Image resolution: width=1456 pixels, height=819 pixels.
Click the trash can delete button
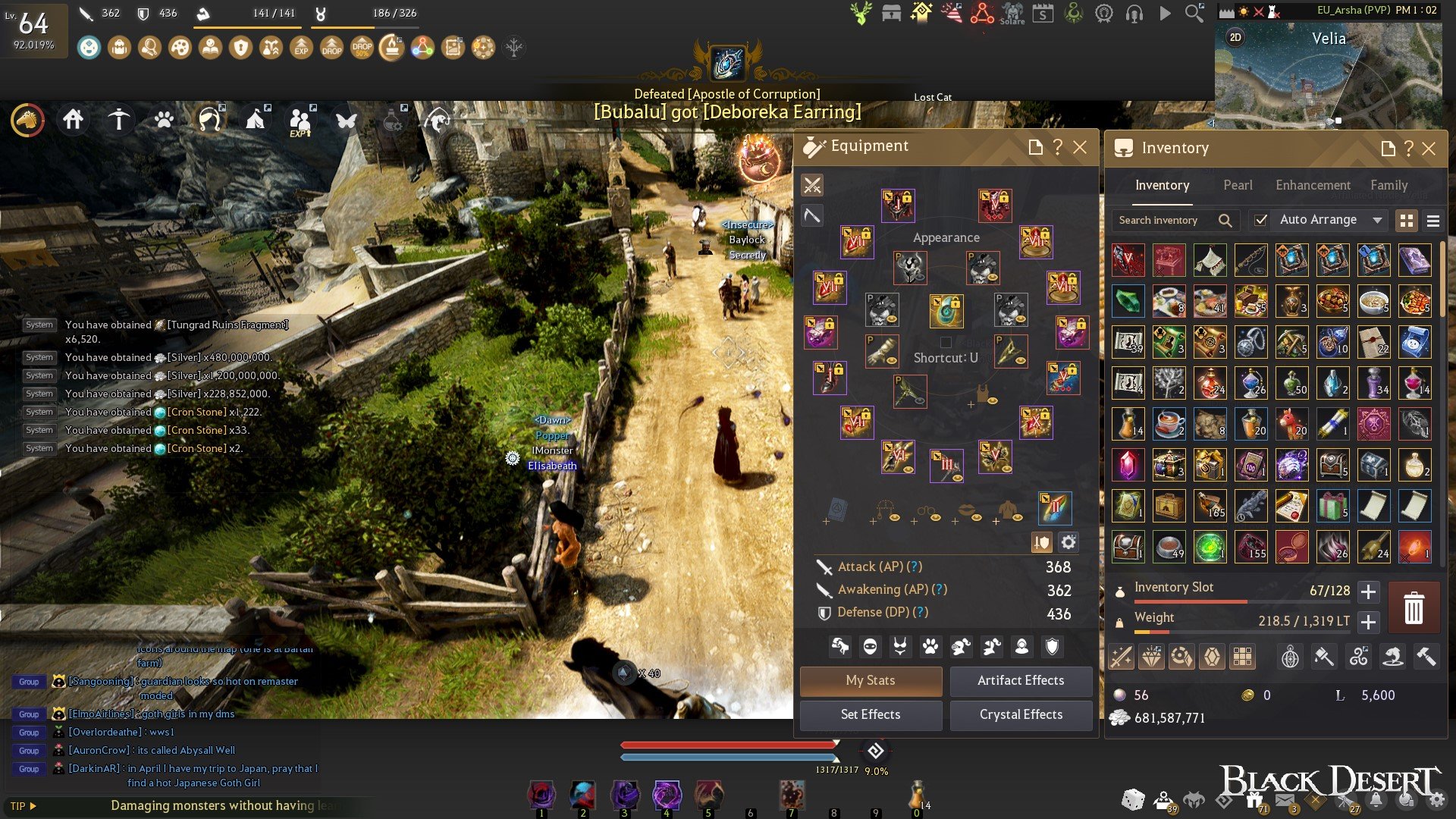click(x=1414, y=607)
